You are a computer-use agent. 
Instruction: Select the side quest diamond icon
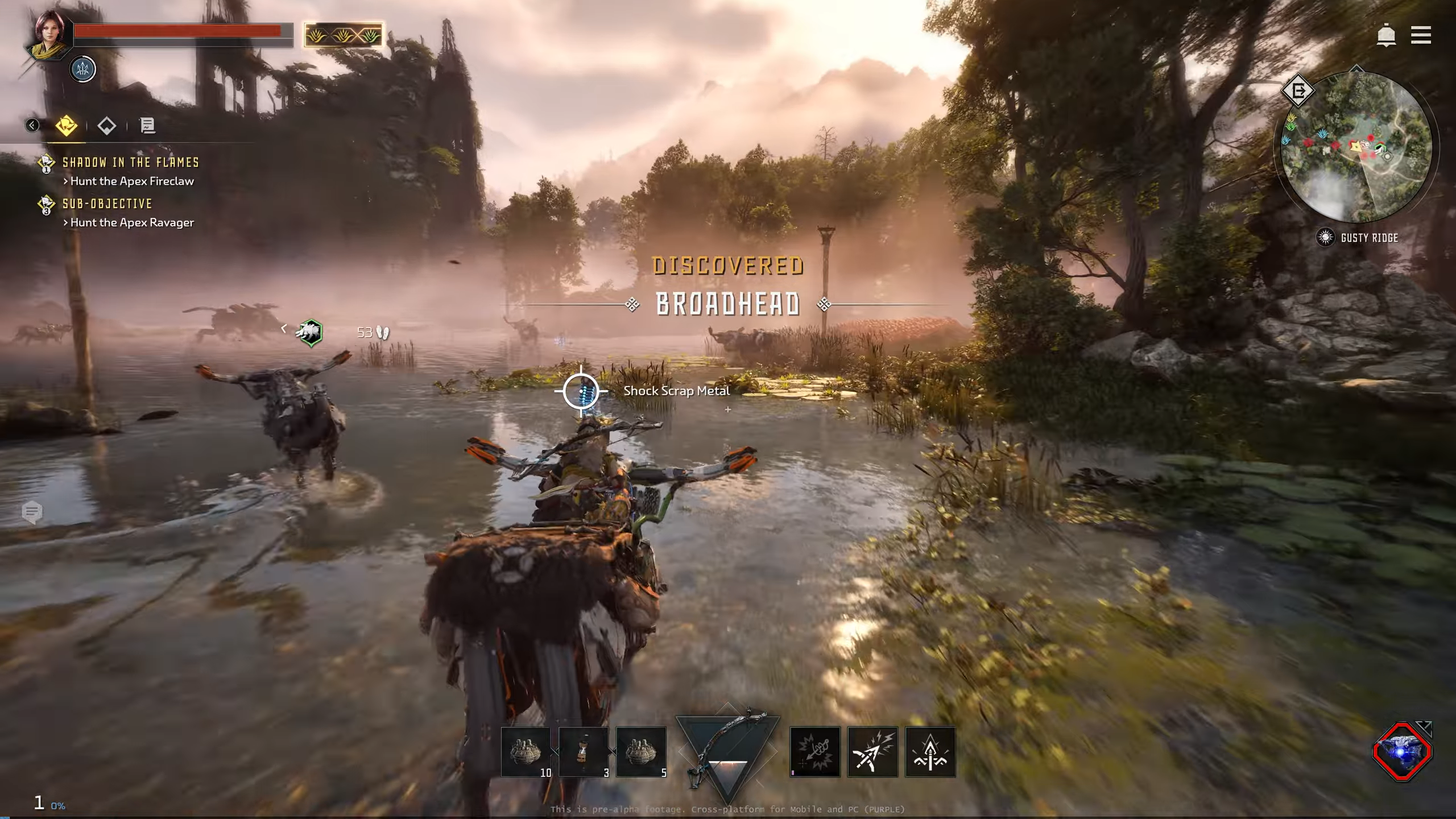106,126
